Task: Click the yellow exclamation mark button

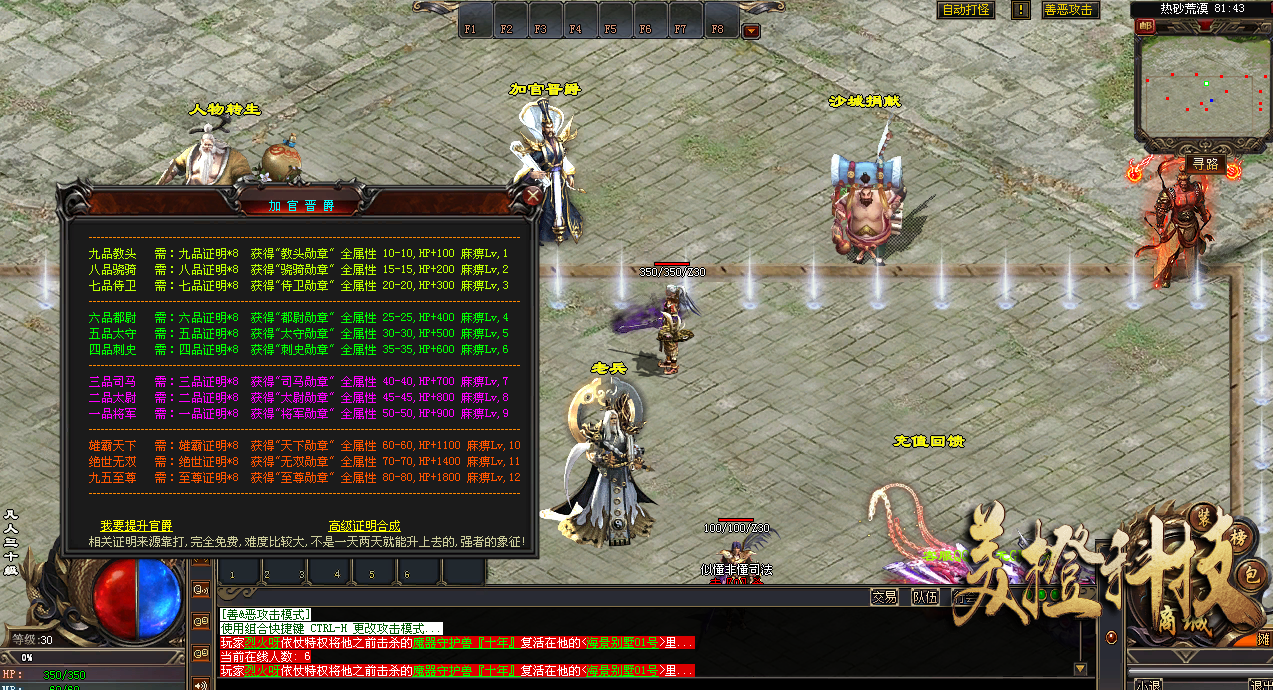Action: [x=1020, y=10]
